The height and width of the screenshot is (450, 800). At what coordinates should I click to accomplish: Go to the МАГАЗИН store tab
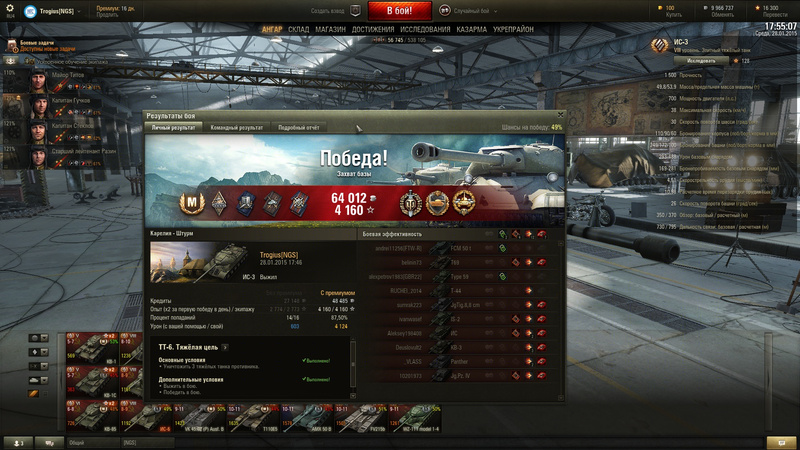pyautogui.click(x=330, y=29)
